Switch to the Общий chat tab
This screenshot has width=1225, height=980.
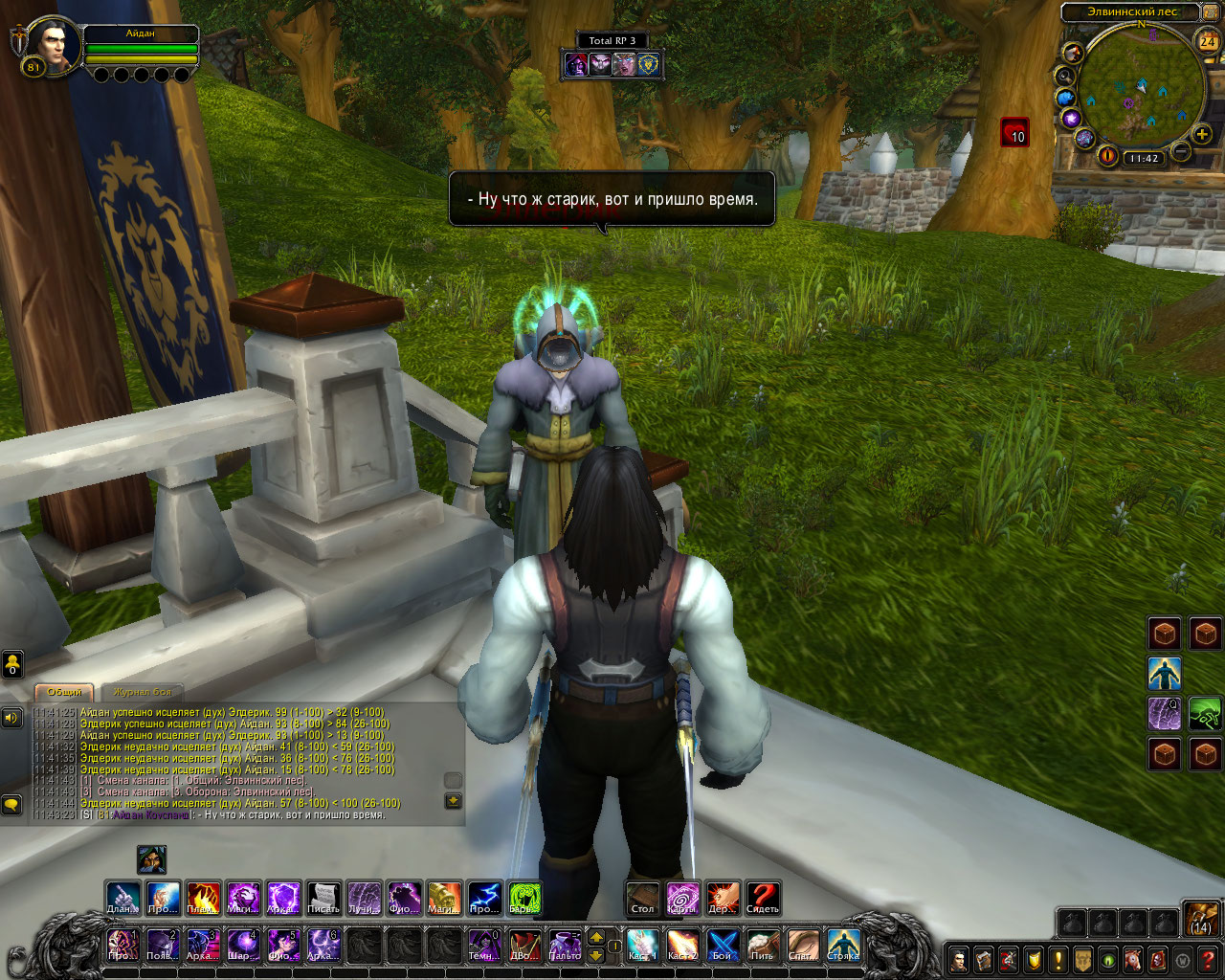[x=64, y=691]
